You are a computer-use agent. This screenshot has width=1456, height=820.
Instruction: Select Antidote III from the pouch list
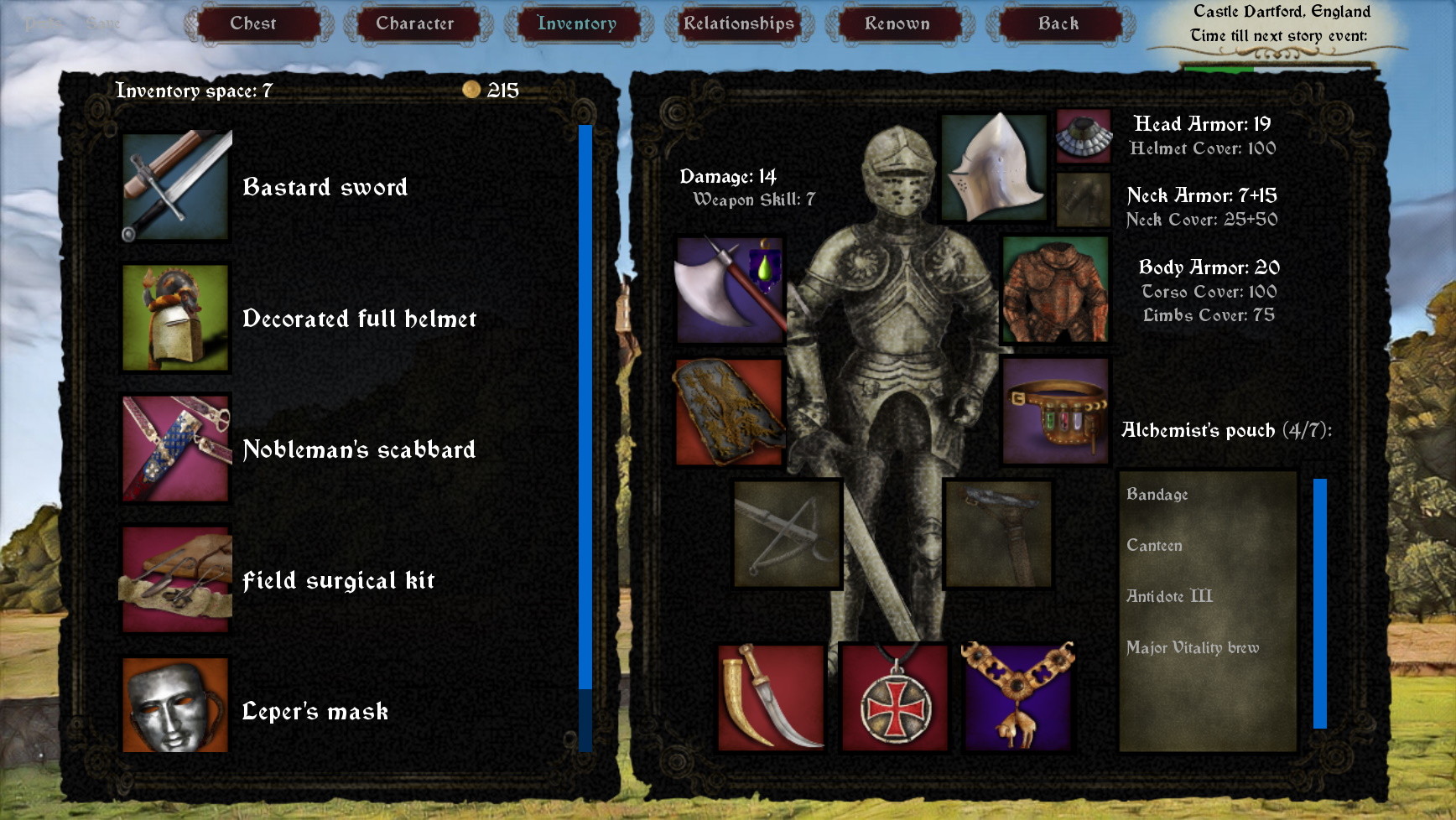tap(1168, 595)
